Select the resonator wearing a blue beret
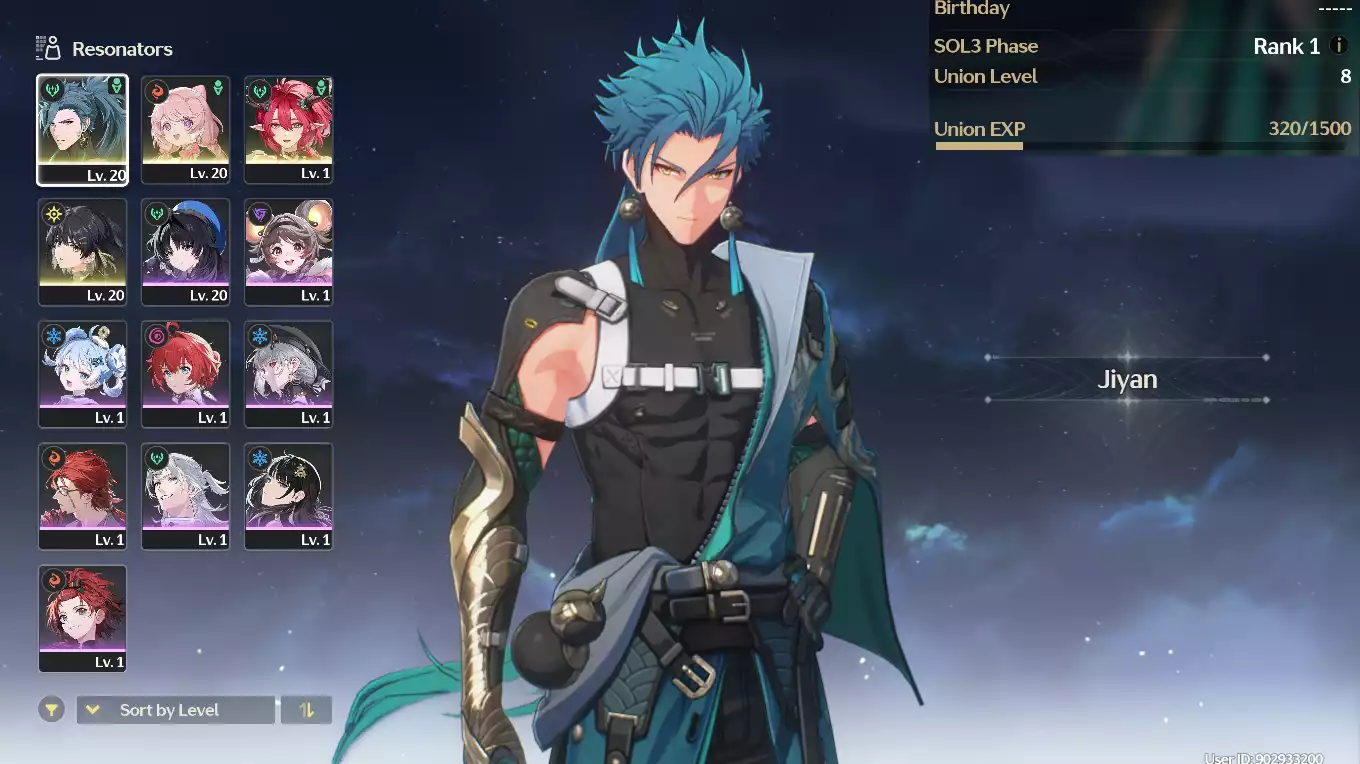The height and width of the screenshot is (764, 1360). click(185, 252)
